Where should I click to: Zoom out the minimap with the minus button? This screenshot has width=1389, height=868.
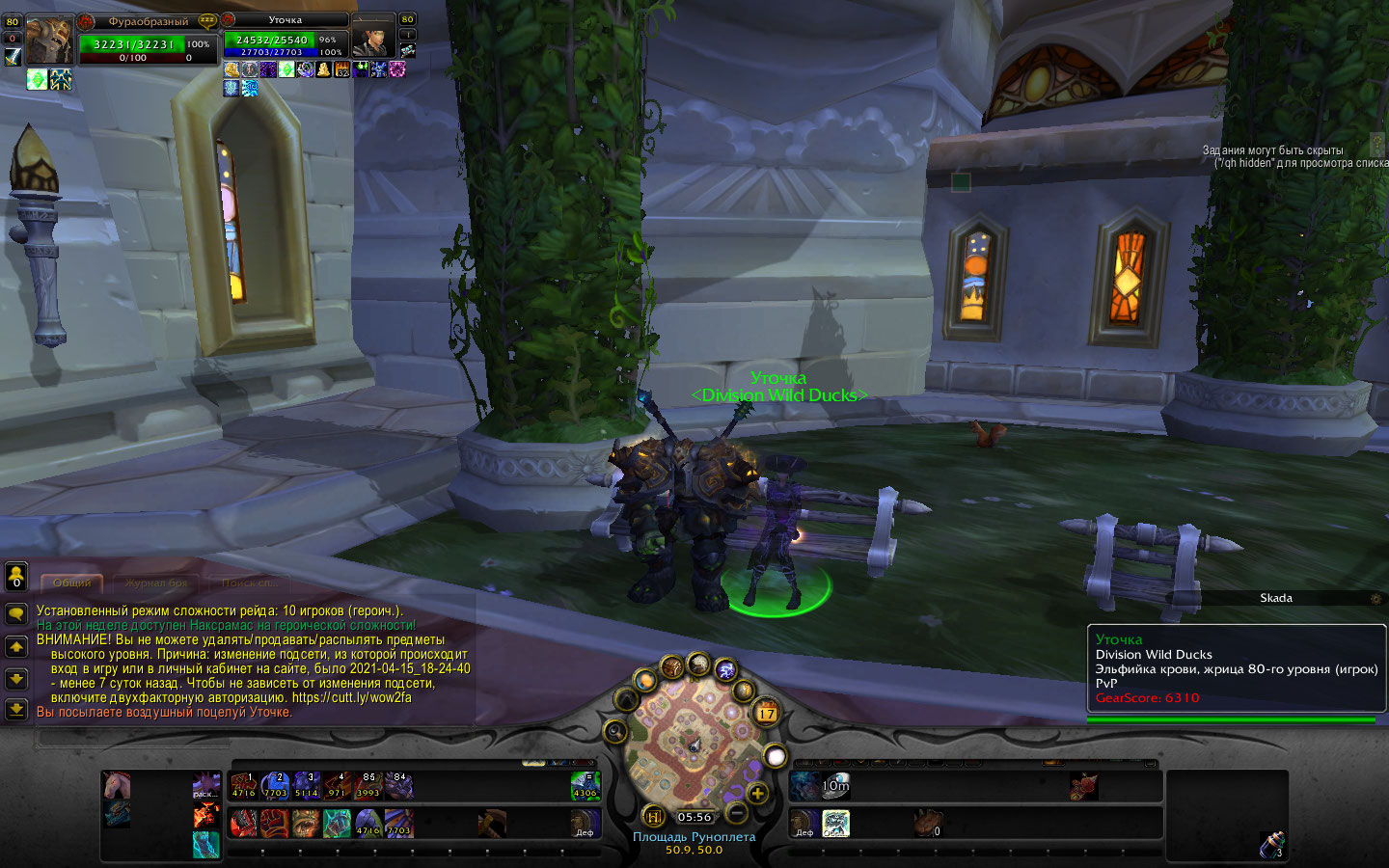[736, 813]
